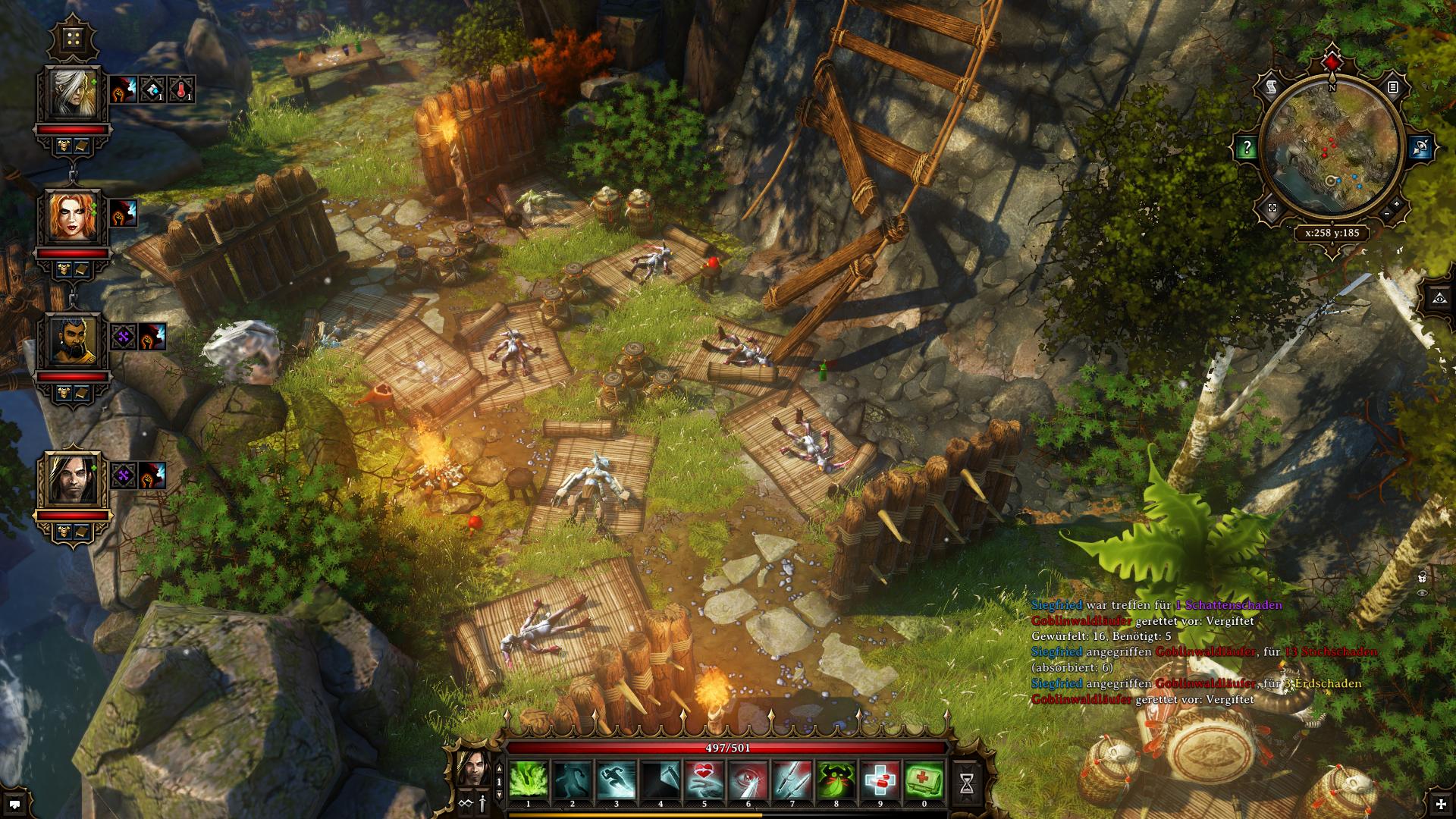Use the sprinting figure skill in slot 3

pyautogui.click(x=617, y=779)
